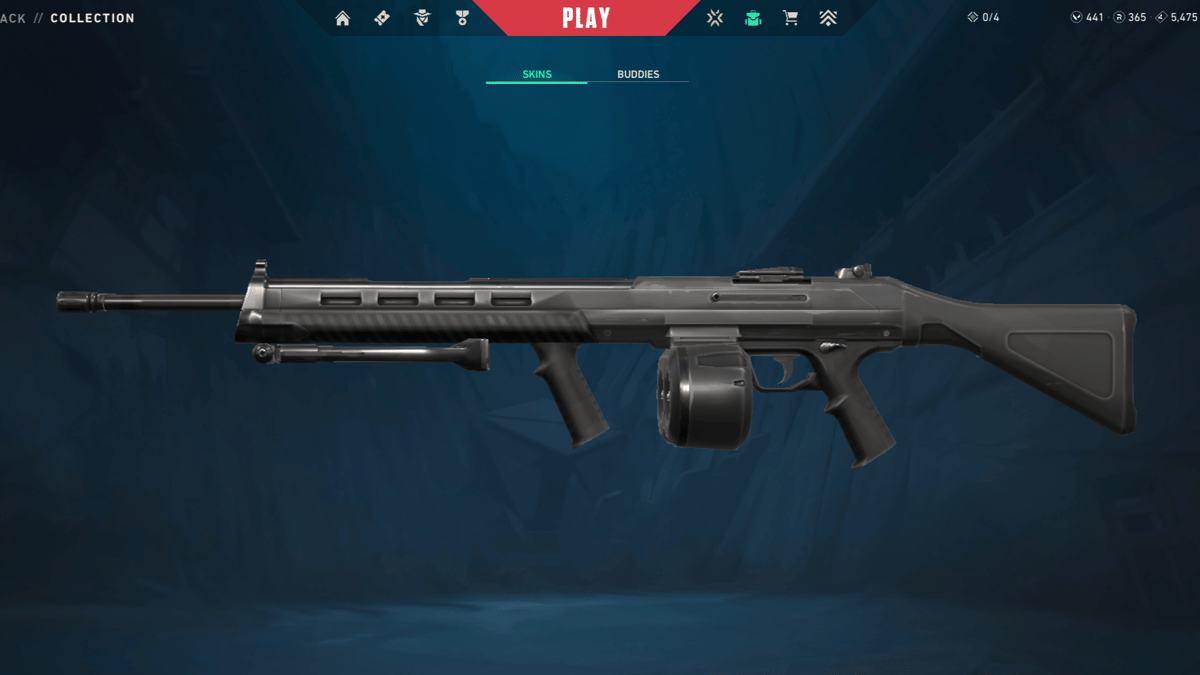Image resolution: width=1200 pixels, height=675 pixels.
Task: Open the Store shopping cart icon
Action: [790, 18]
